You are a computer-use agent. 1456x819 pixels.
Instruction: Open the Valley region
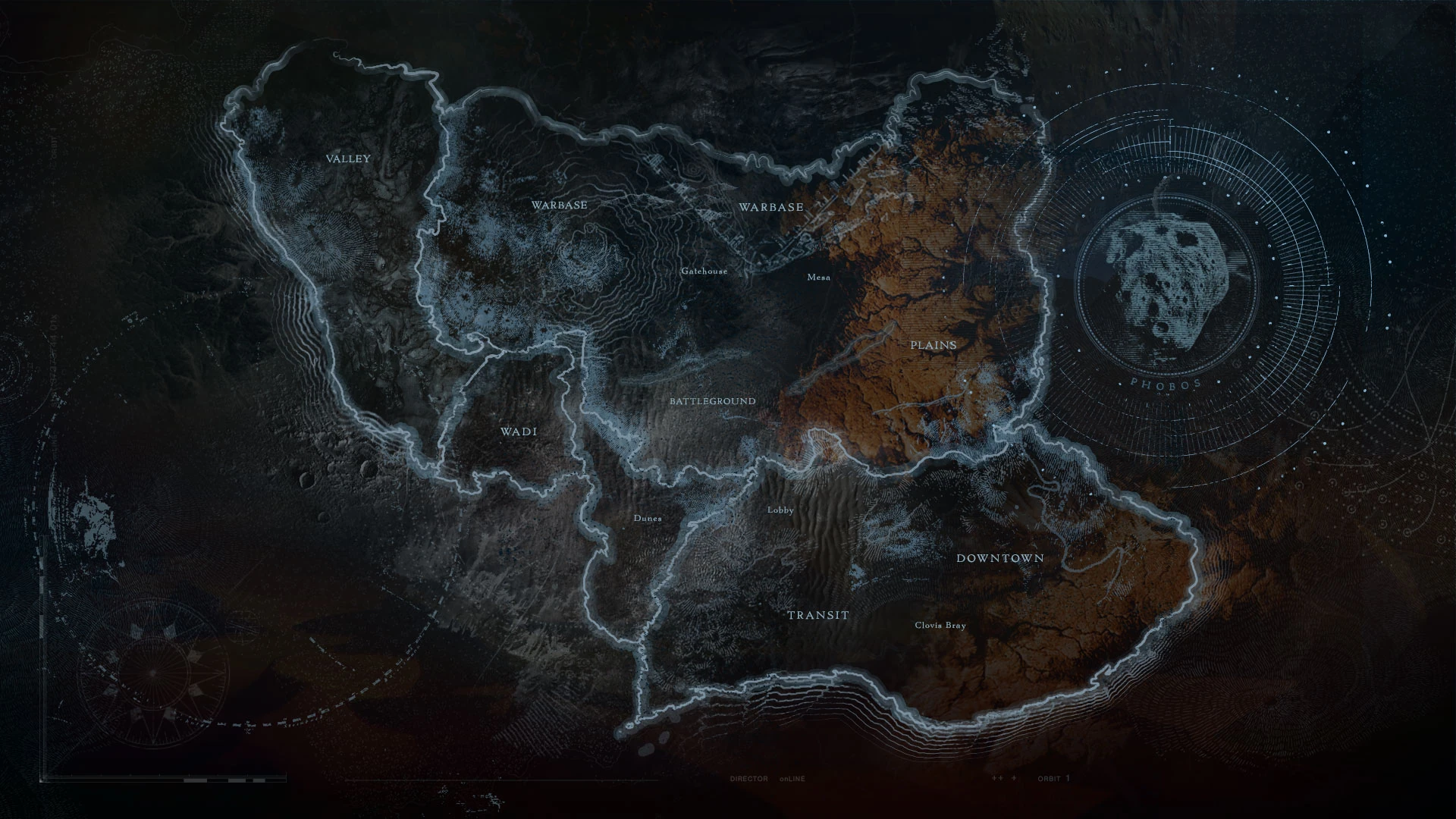tap(348, 159)
